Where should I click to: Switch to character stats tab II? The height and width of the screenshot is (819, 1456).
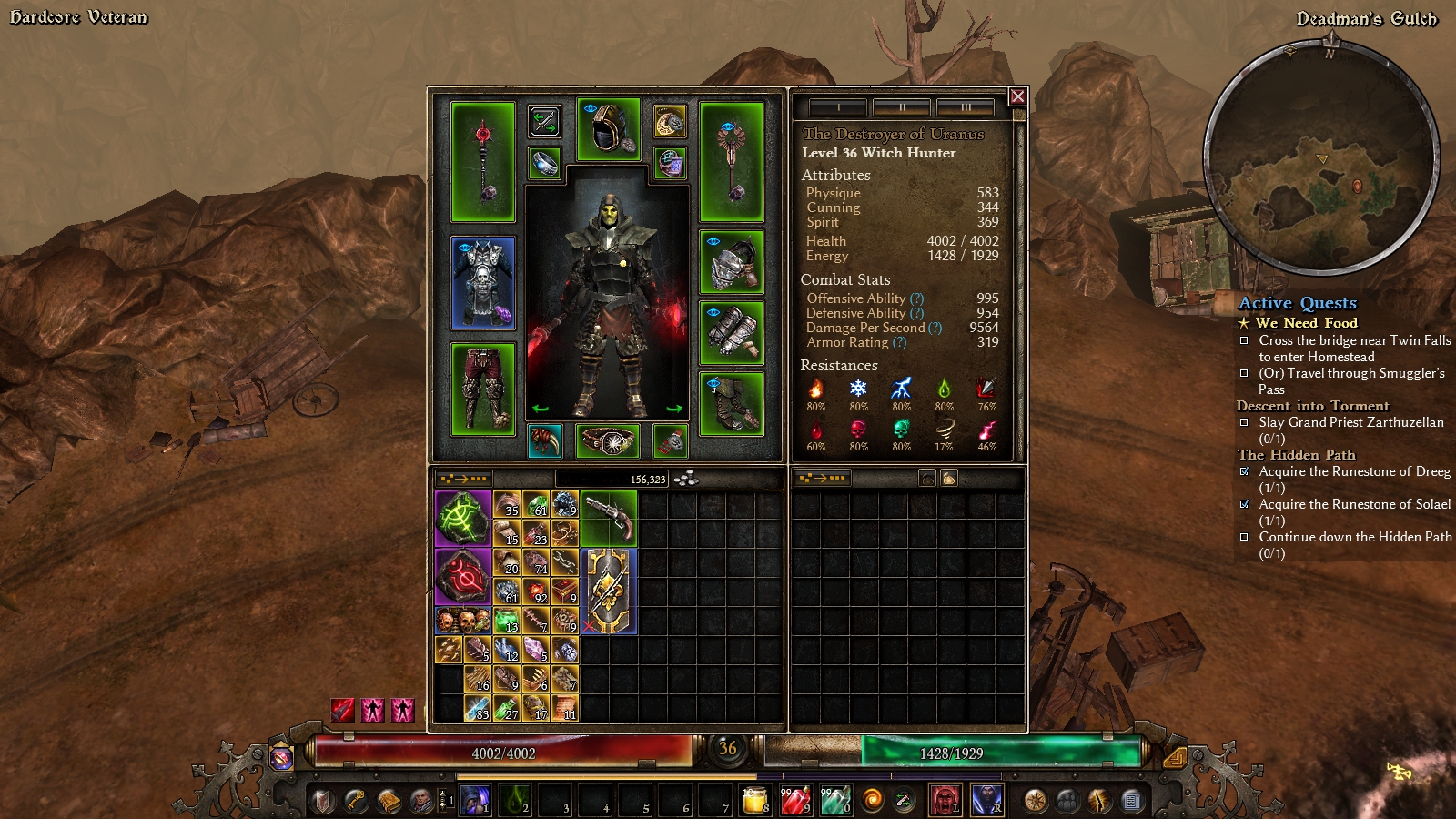tap(901, 107)
